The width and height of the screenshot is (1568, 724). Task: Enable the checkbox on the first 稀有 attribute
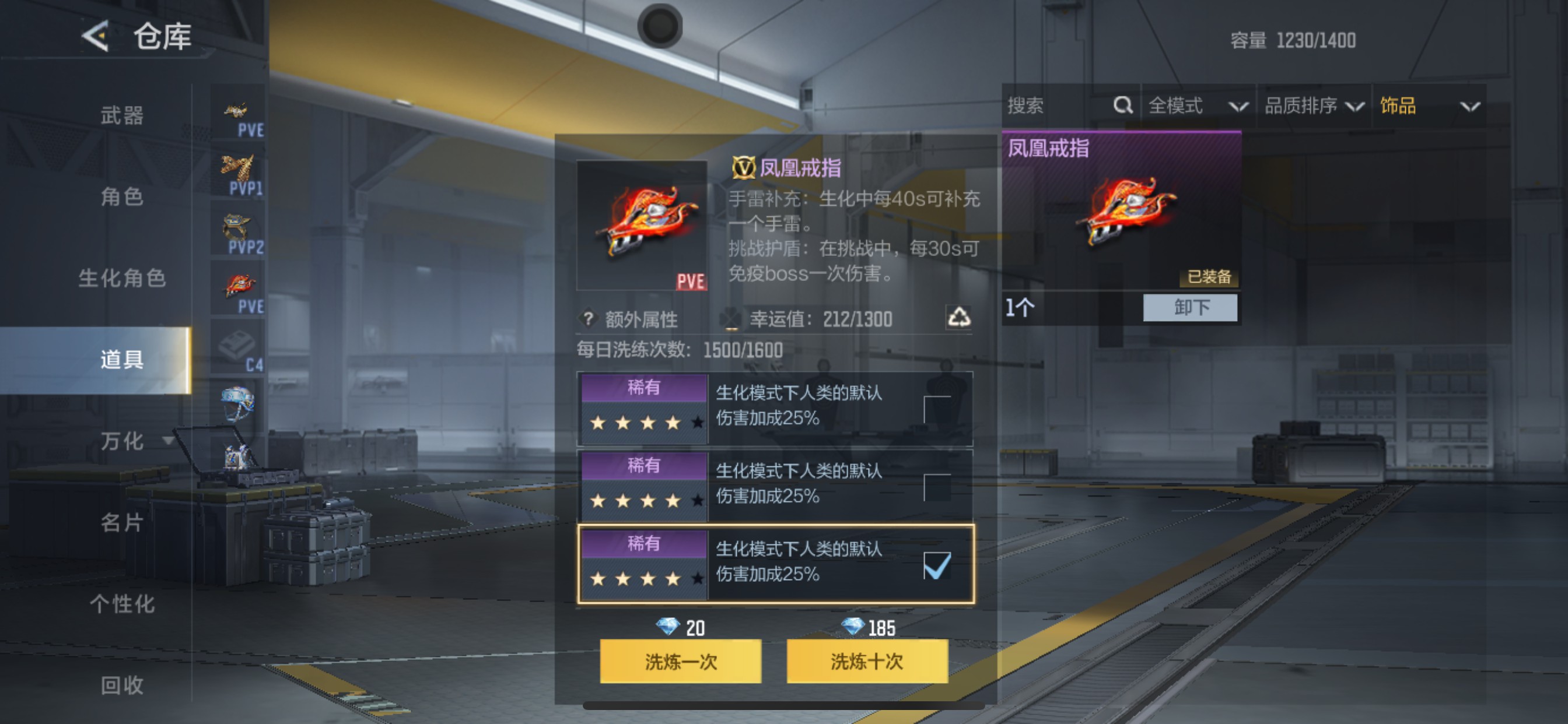pyautogui.click(x=938, y=409)
